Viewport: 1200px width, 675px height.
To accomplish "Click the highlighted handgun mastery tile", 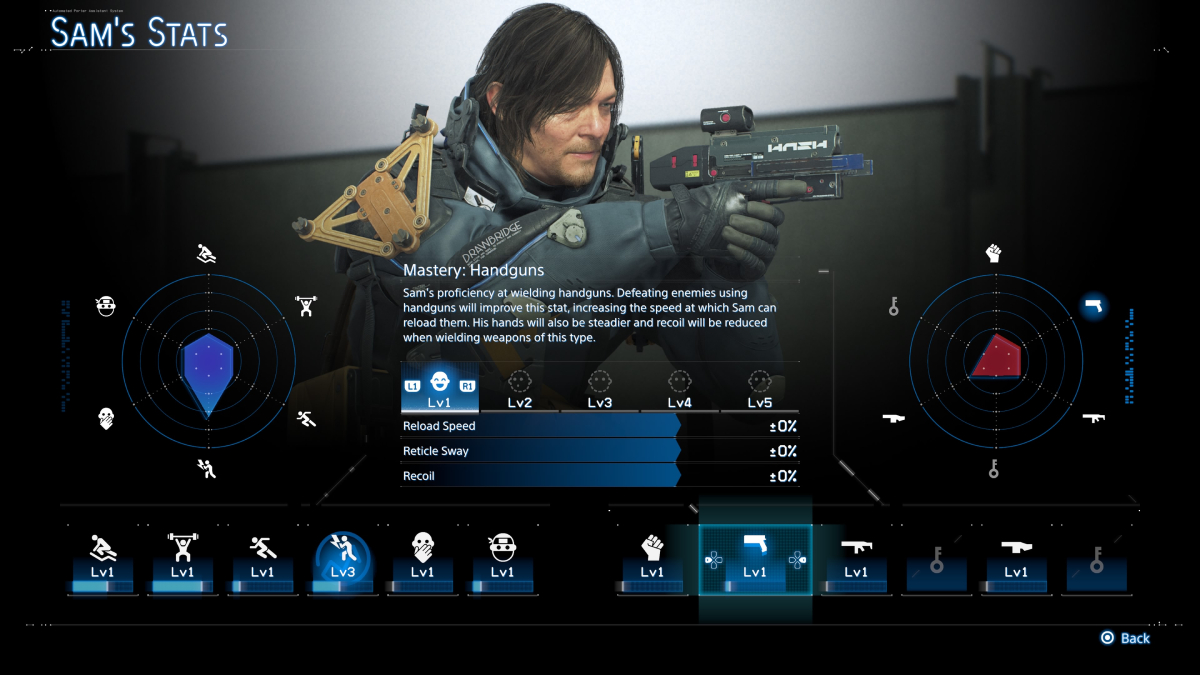I will pos(755,560).
